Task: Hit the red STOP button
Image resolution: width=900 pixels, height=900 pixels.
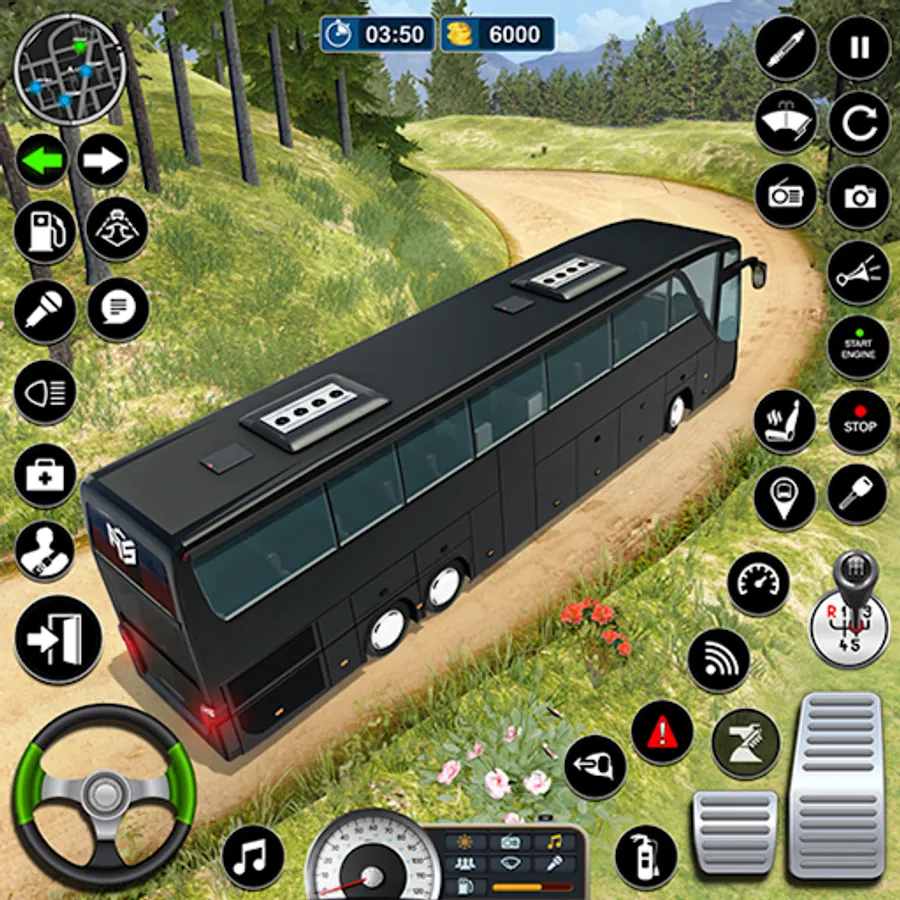Action: tap(859, 421)
